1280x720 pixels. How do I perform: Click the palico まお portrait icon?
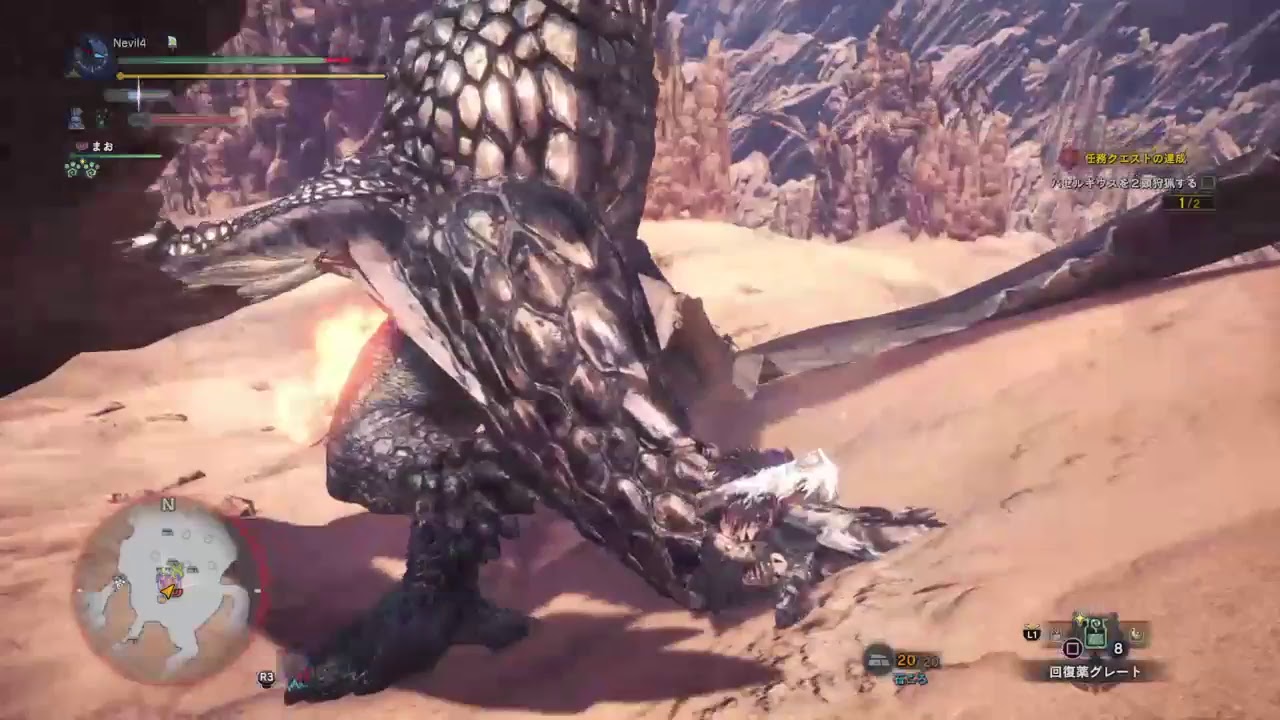pos(81,145)
